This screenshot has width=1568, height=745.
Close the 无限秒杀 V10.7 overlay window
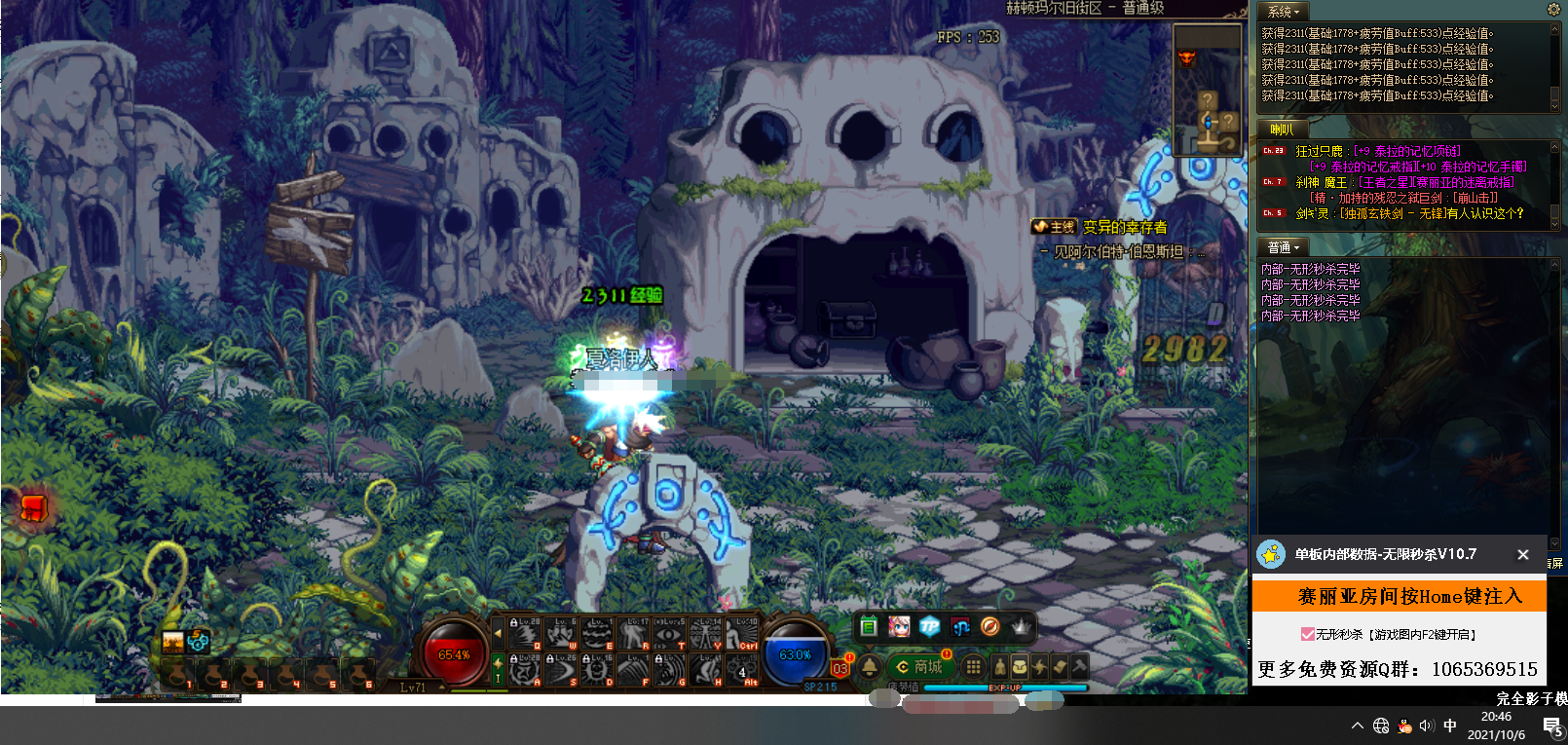point(1522,554)
